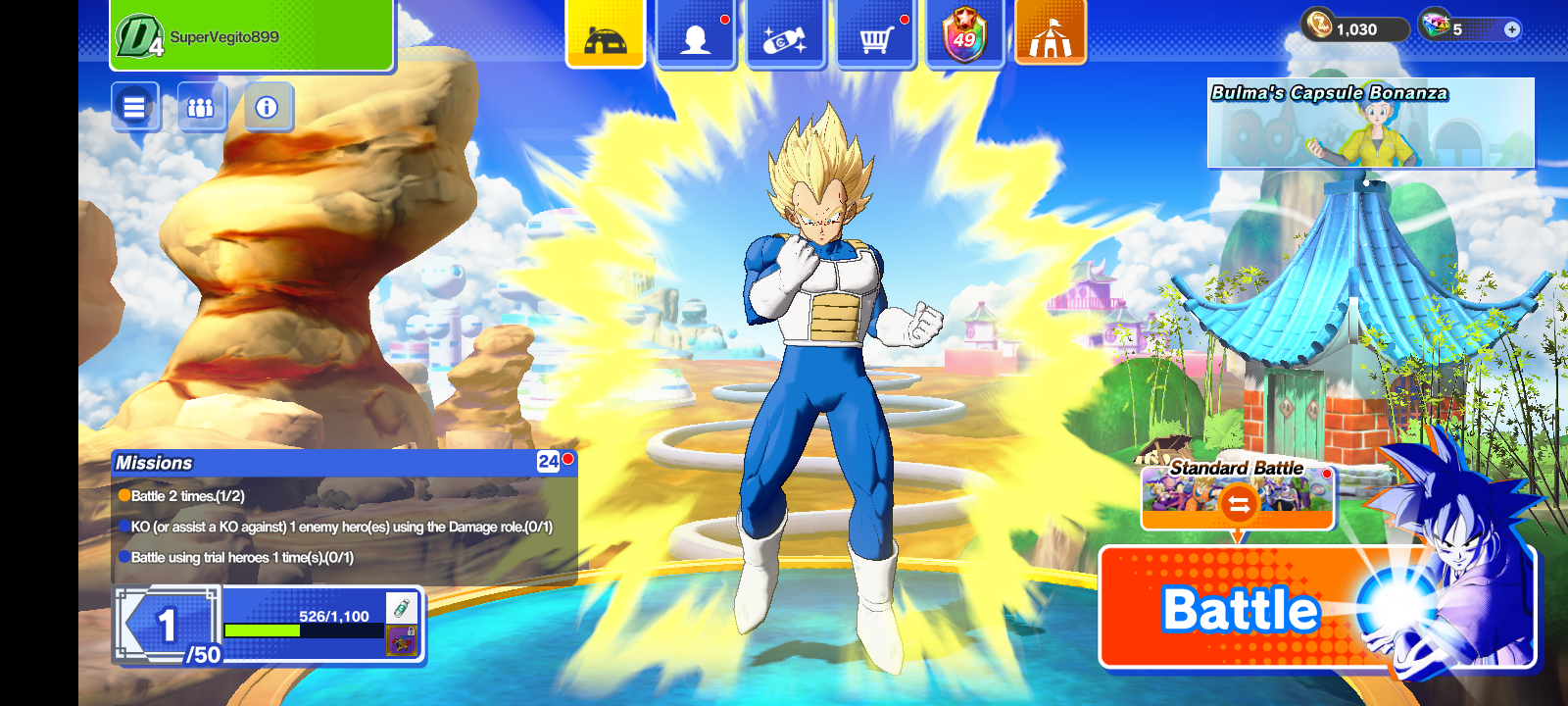
Task: Tap the 1,030 zeni currency counter
Action: tap(1354, 29)
